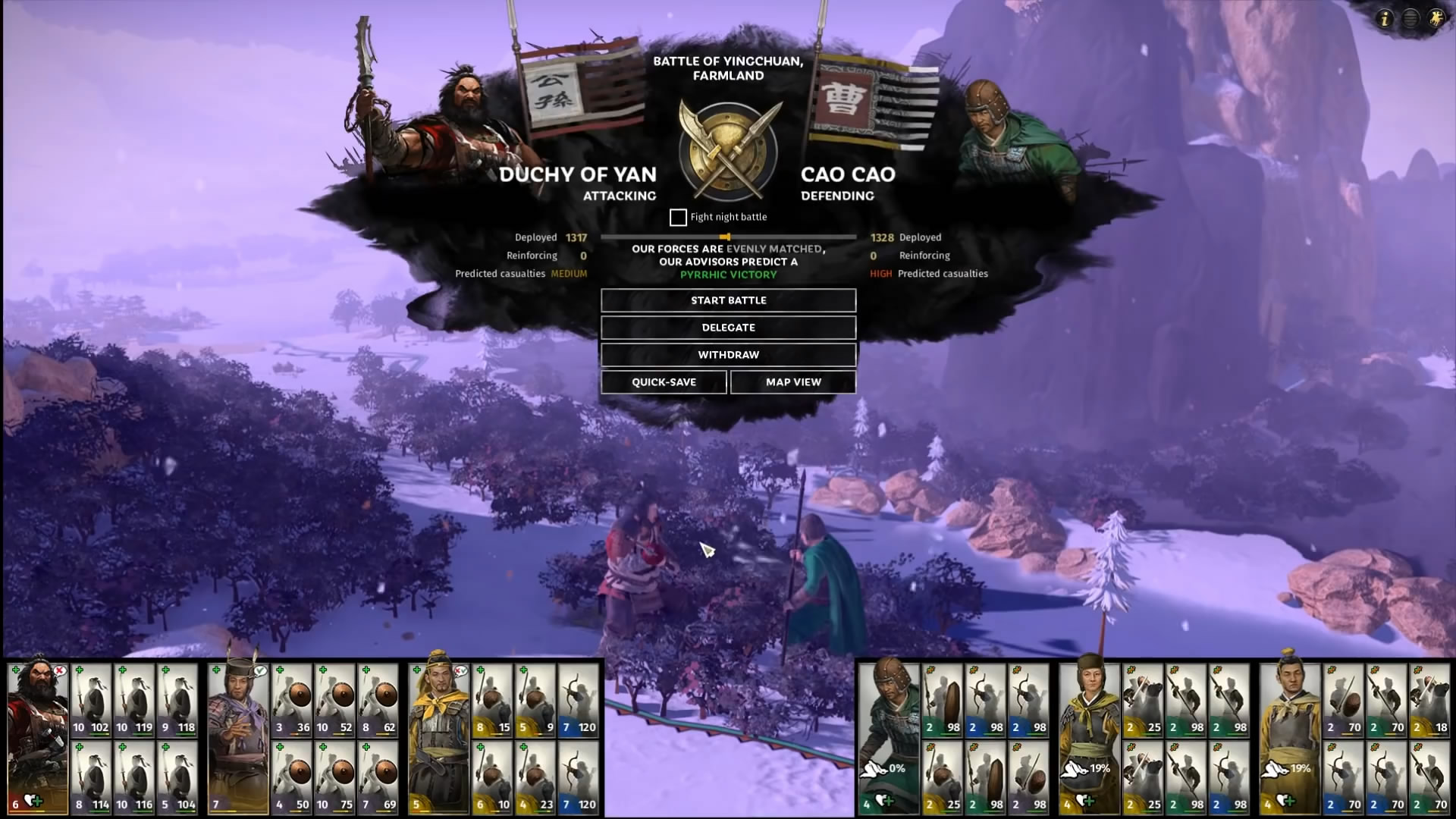This screenshot has height=819, width=1456.
Task: Select the bearded red-armored general portrait
Action: tap(37, 736)
